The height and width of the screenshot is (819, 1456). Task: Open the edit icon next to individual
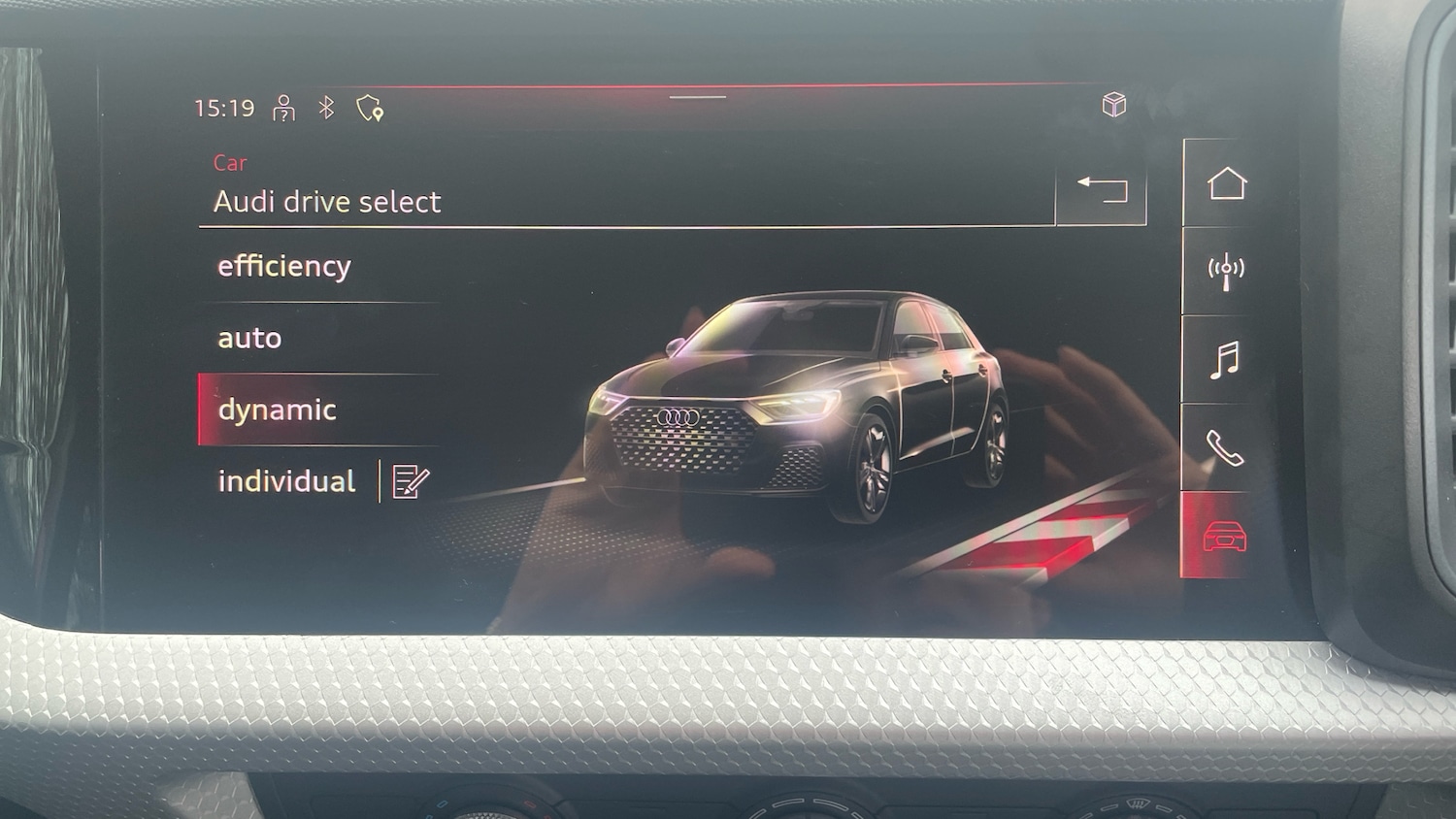click(x=409, y=479)
